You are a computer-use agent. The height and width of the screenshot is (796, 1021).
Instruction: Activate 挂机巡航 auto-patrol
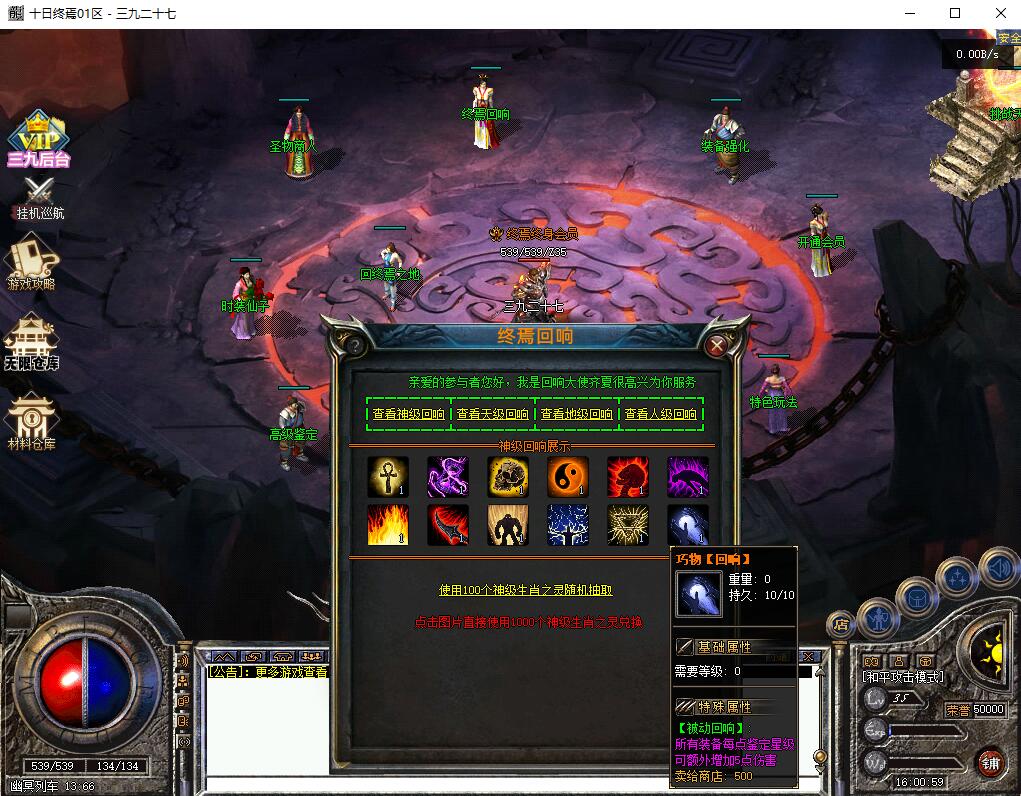point(40,199)
